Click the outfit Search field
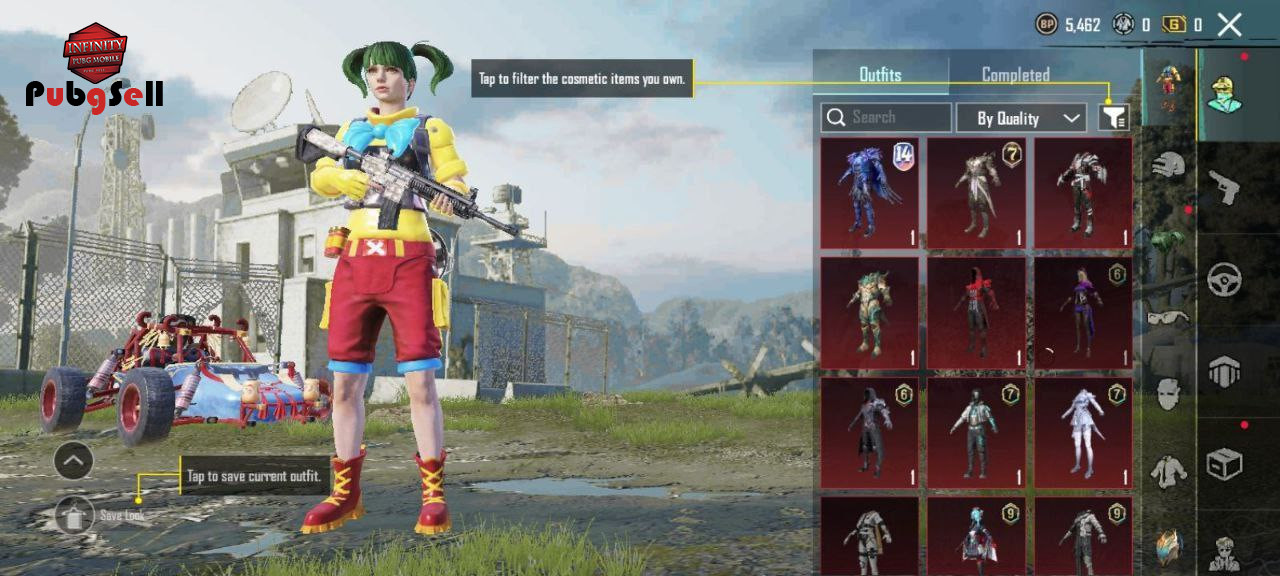 point(886,118)
